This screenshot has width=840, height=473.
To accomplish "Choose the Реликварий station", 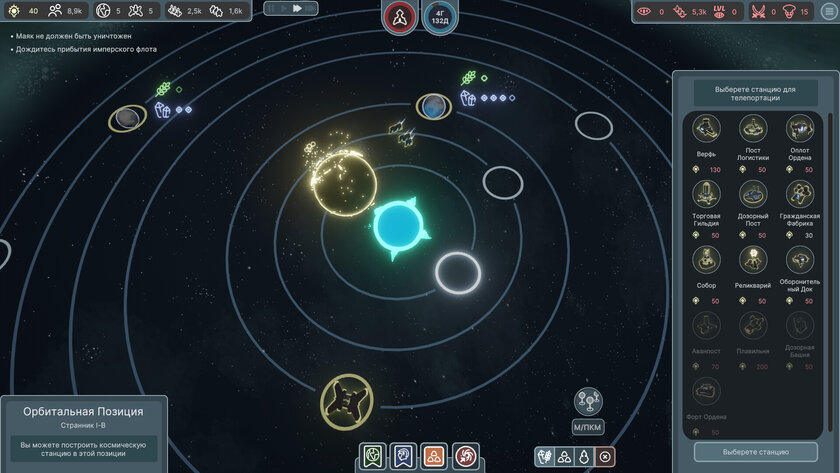I will (x=753, y=260).
